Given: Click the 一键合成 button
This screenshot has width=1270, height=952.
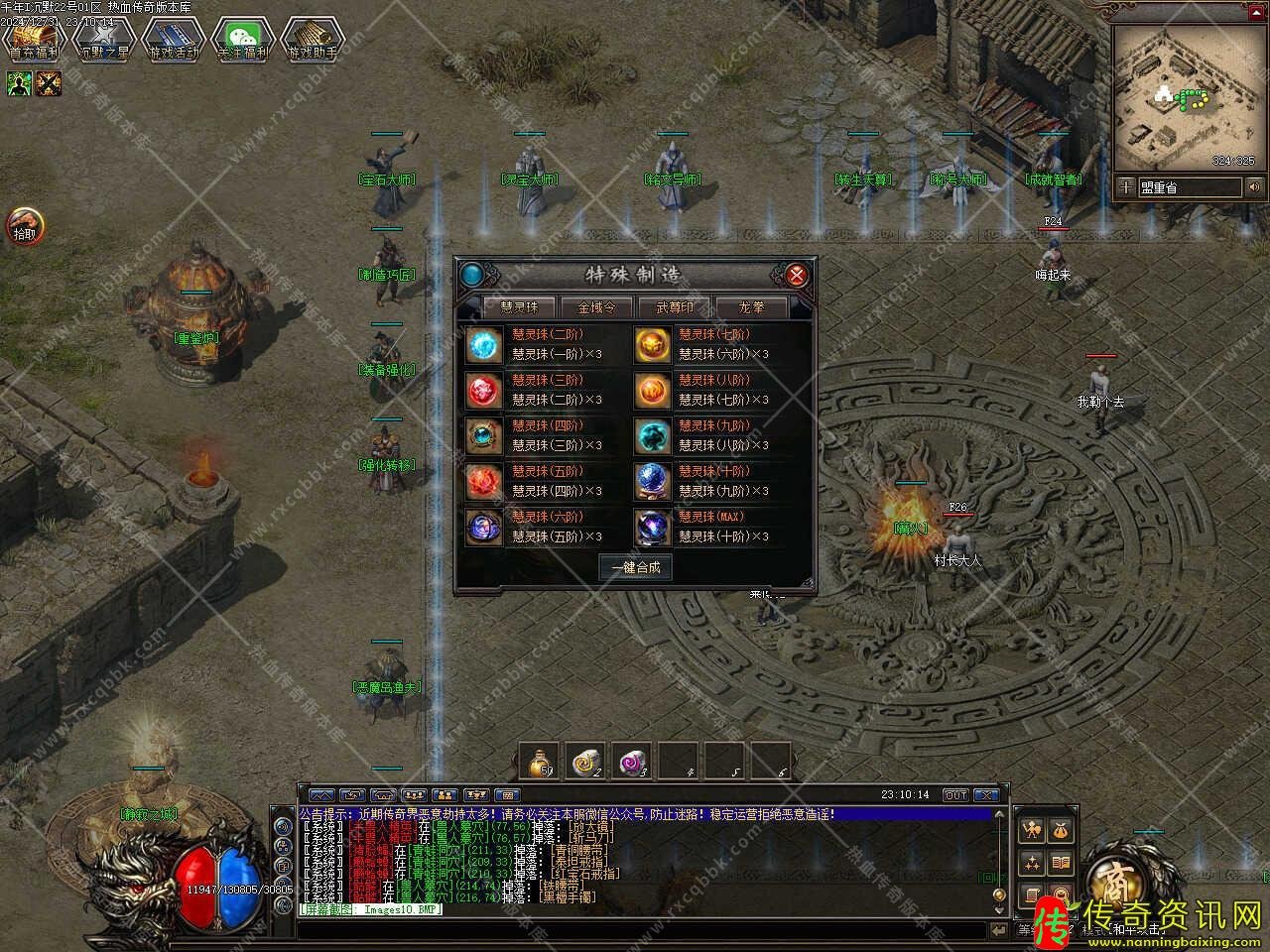Looking at the screenshot, I should 635,567.
